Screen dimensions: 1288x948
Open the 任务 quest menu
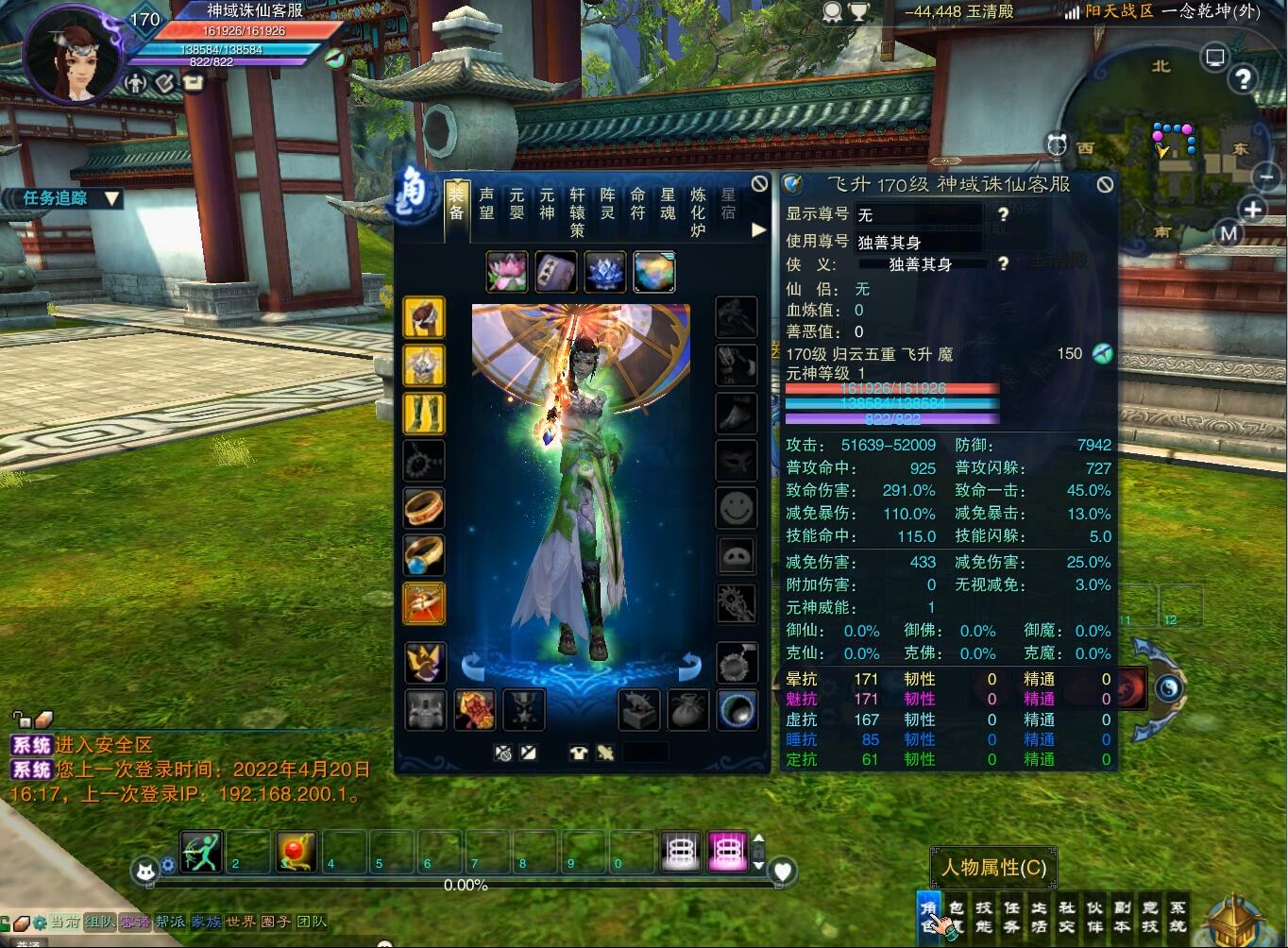1011,917
